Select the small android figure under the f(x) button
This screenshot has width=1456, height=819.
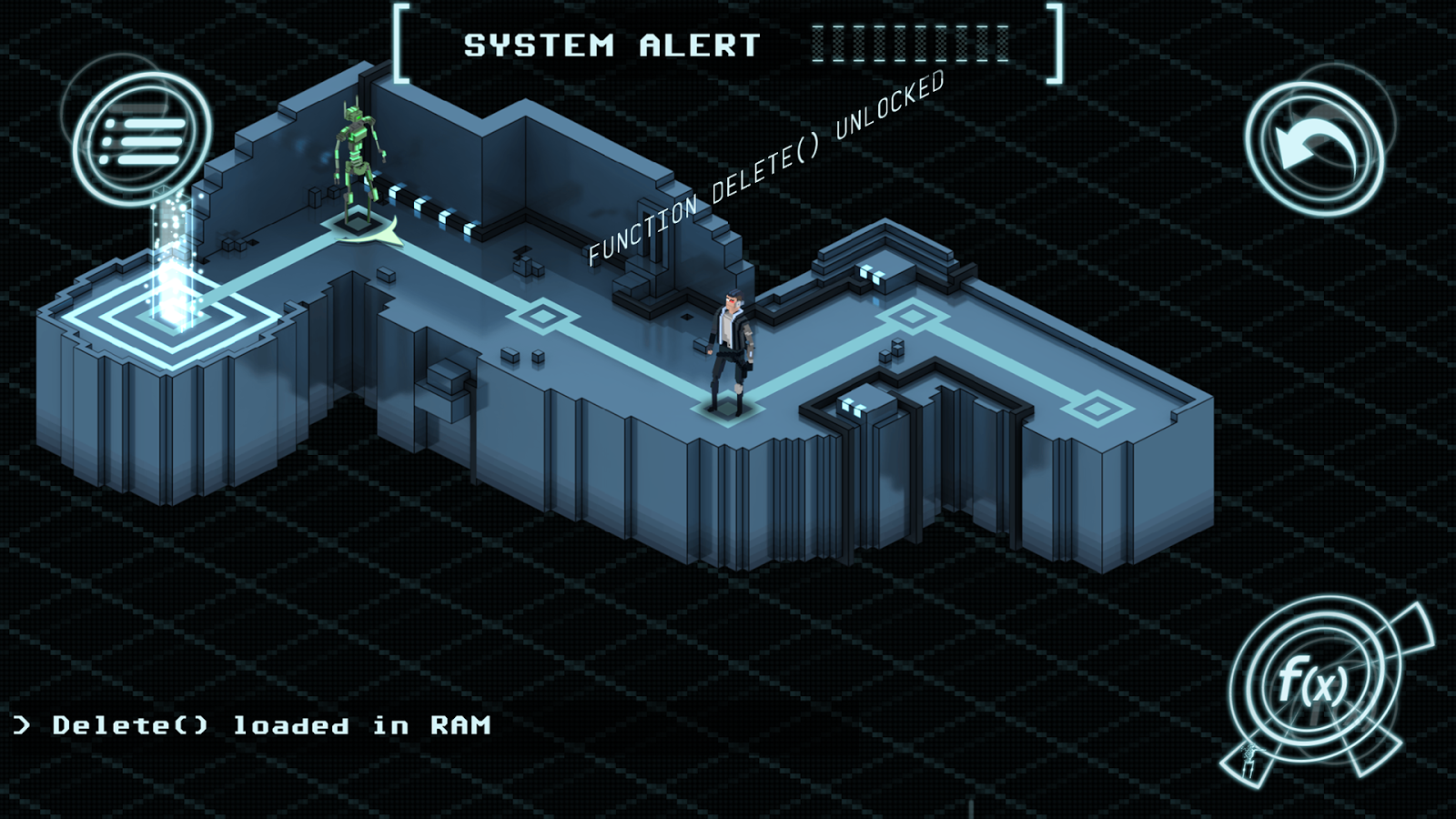tap(1249, 763)
